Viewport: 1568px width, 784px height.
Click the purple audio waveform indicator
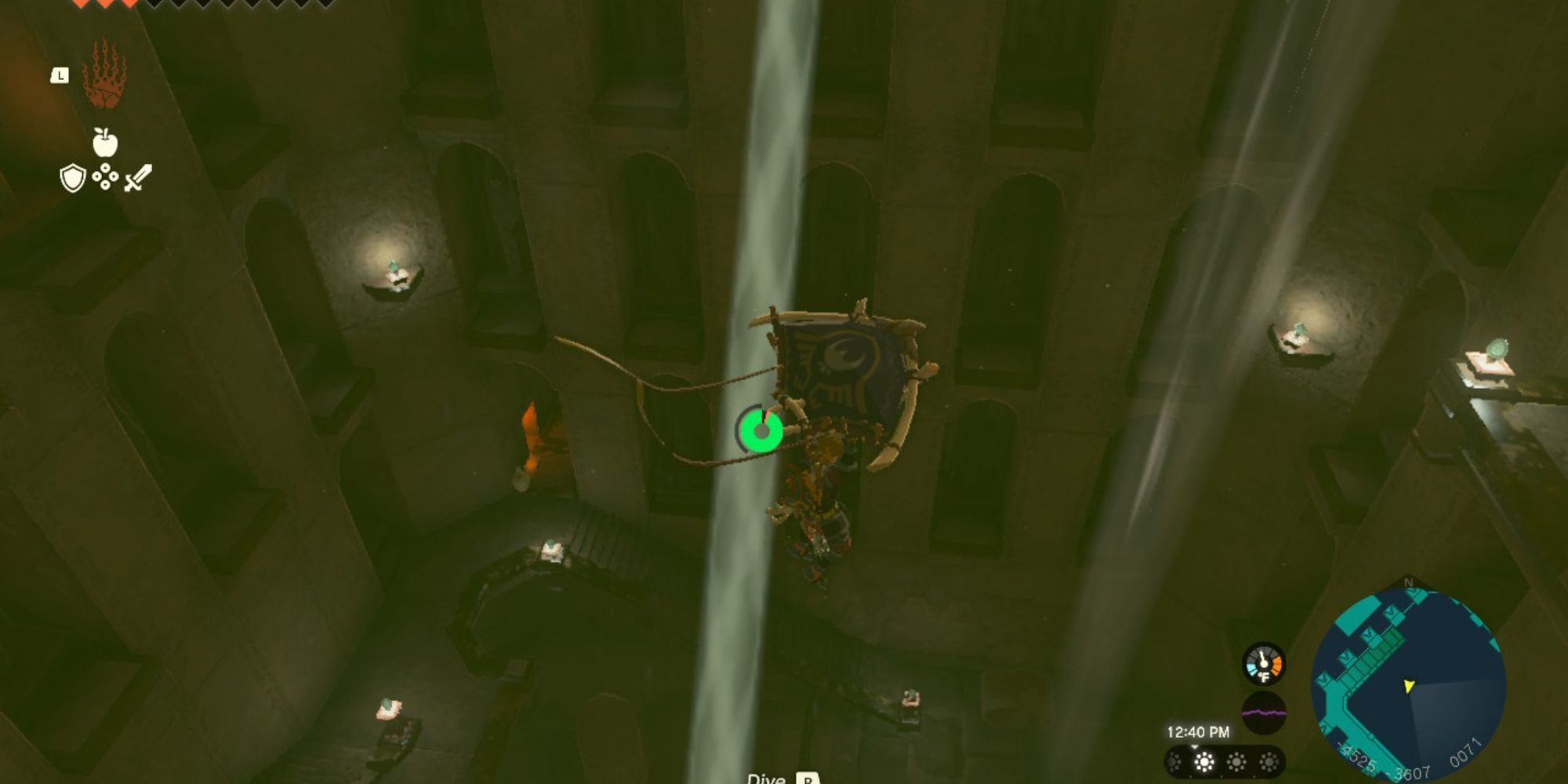click(x=1264, y=713)
